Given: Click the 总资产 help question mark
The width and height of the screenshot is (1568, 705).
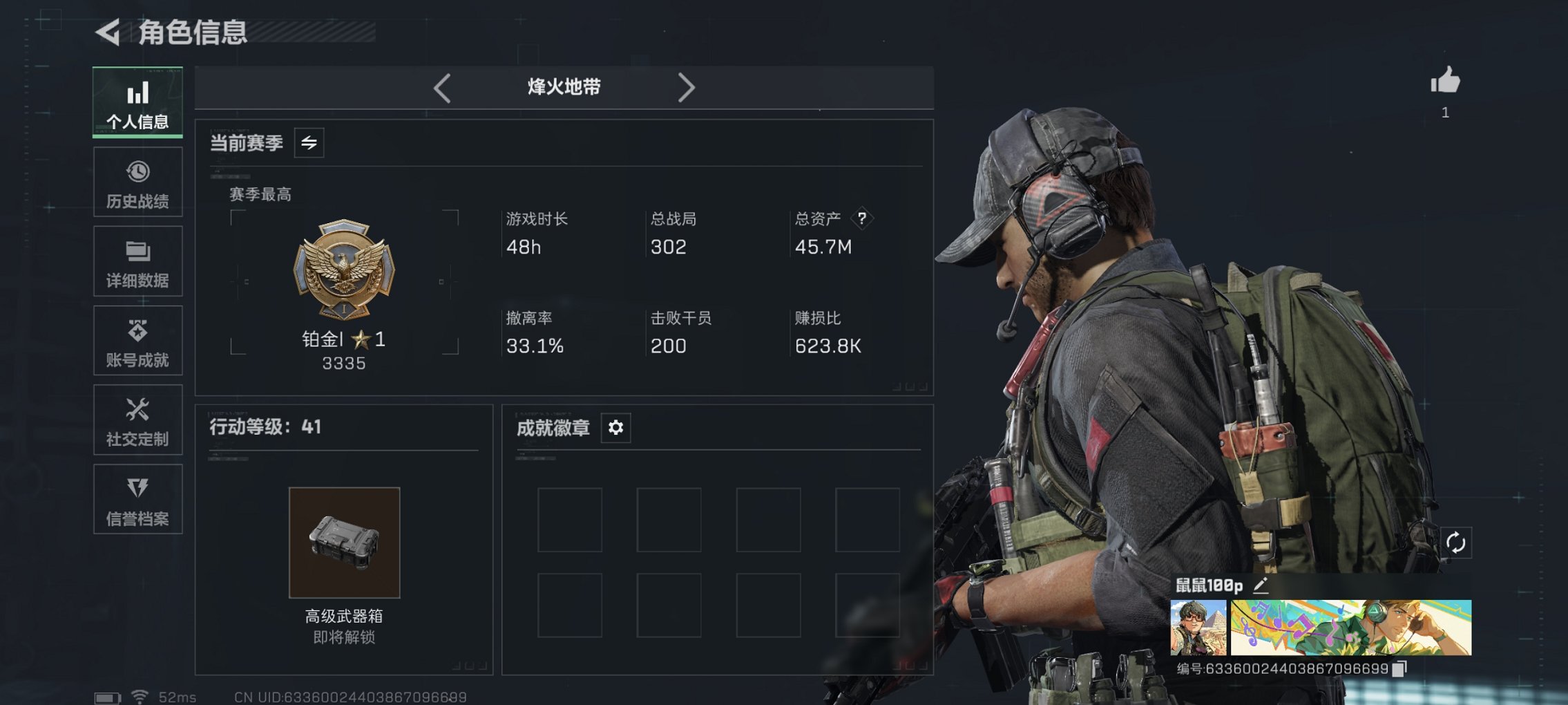Looking at the screenshot, I should coord(861,219).
